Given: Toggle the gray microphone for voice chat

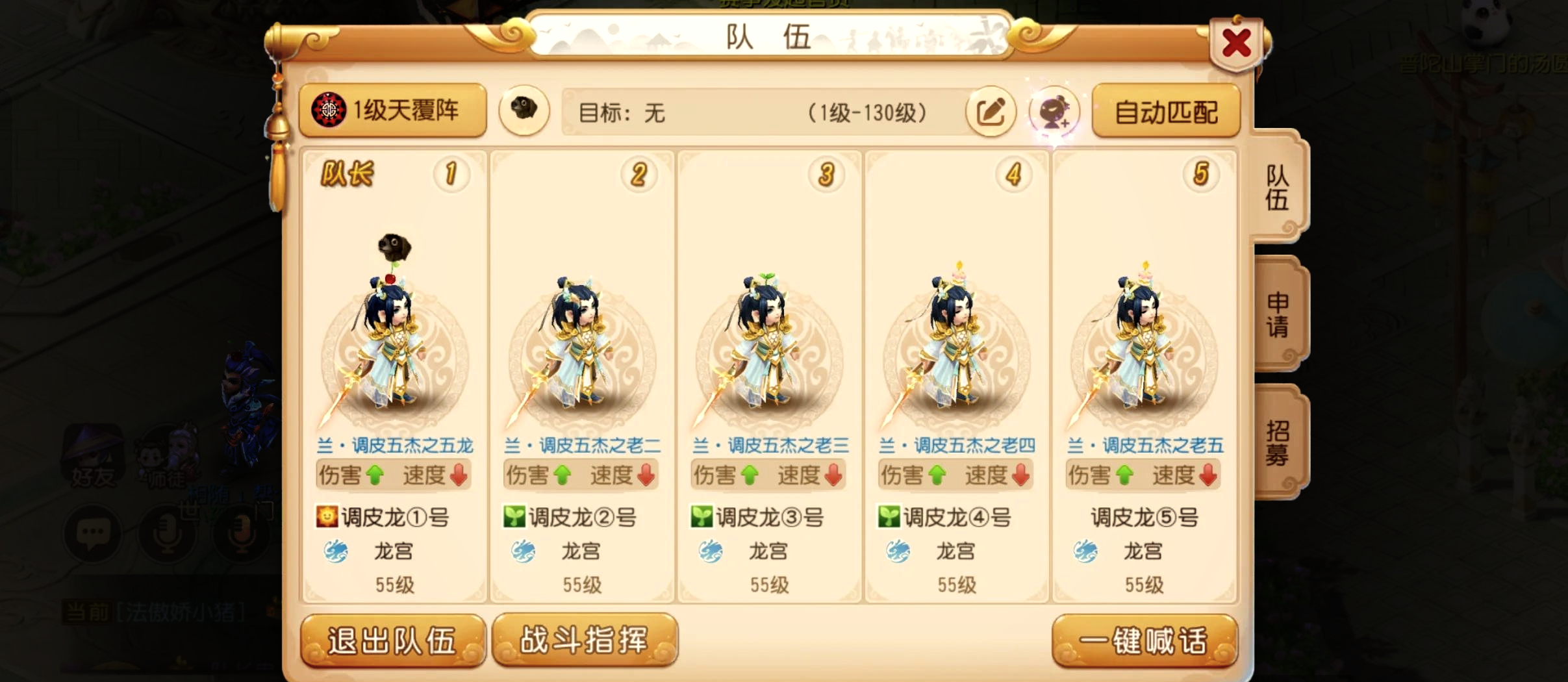Looking at the screenshot, I should 168,534.
